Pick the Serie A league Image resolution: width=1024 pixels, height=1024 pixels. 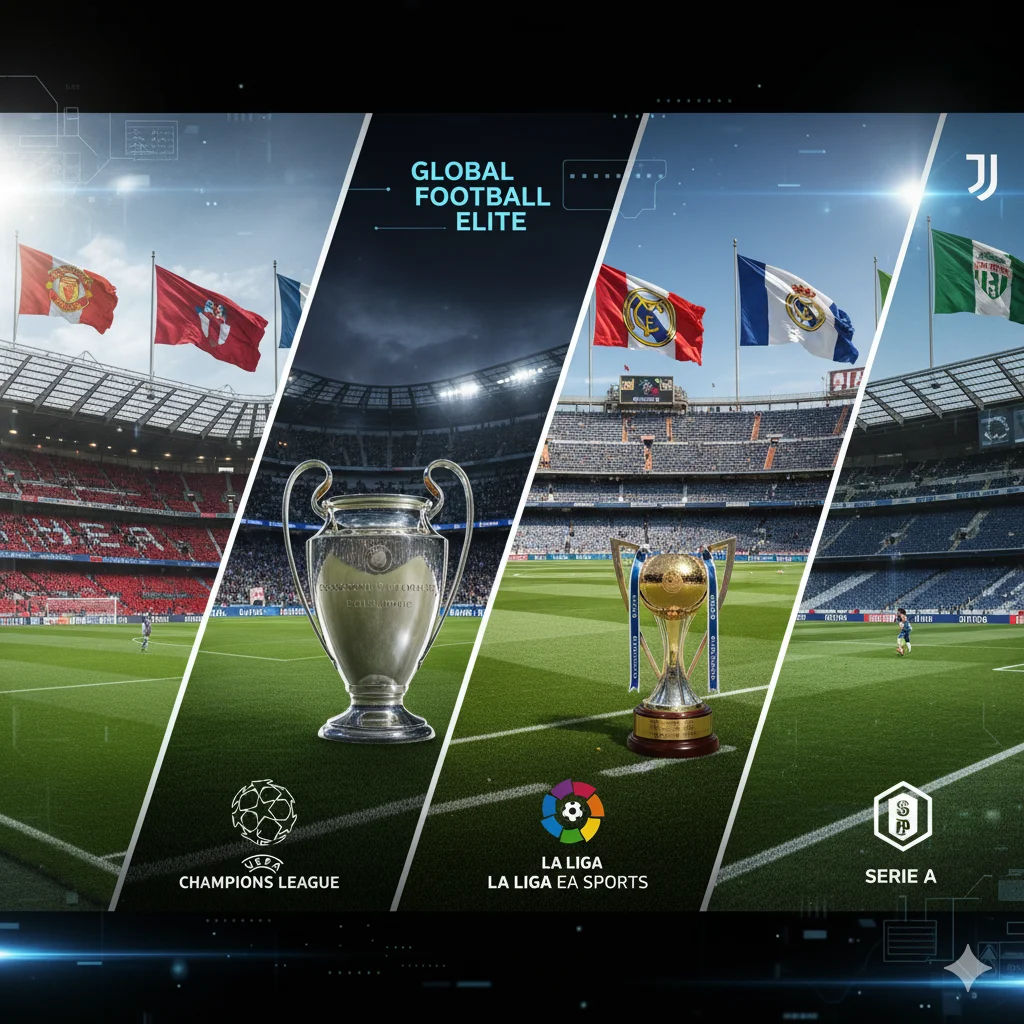click(x=901, y=832)
